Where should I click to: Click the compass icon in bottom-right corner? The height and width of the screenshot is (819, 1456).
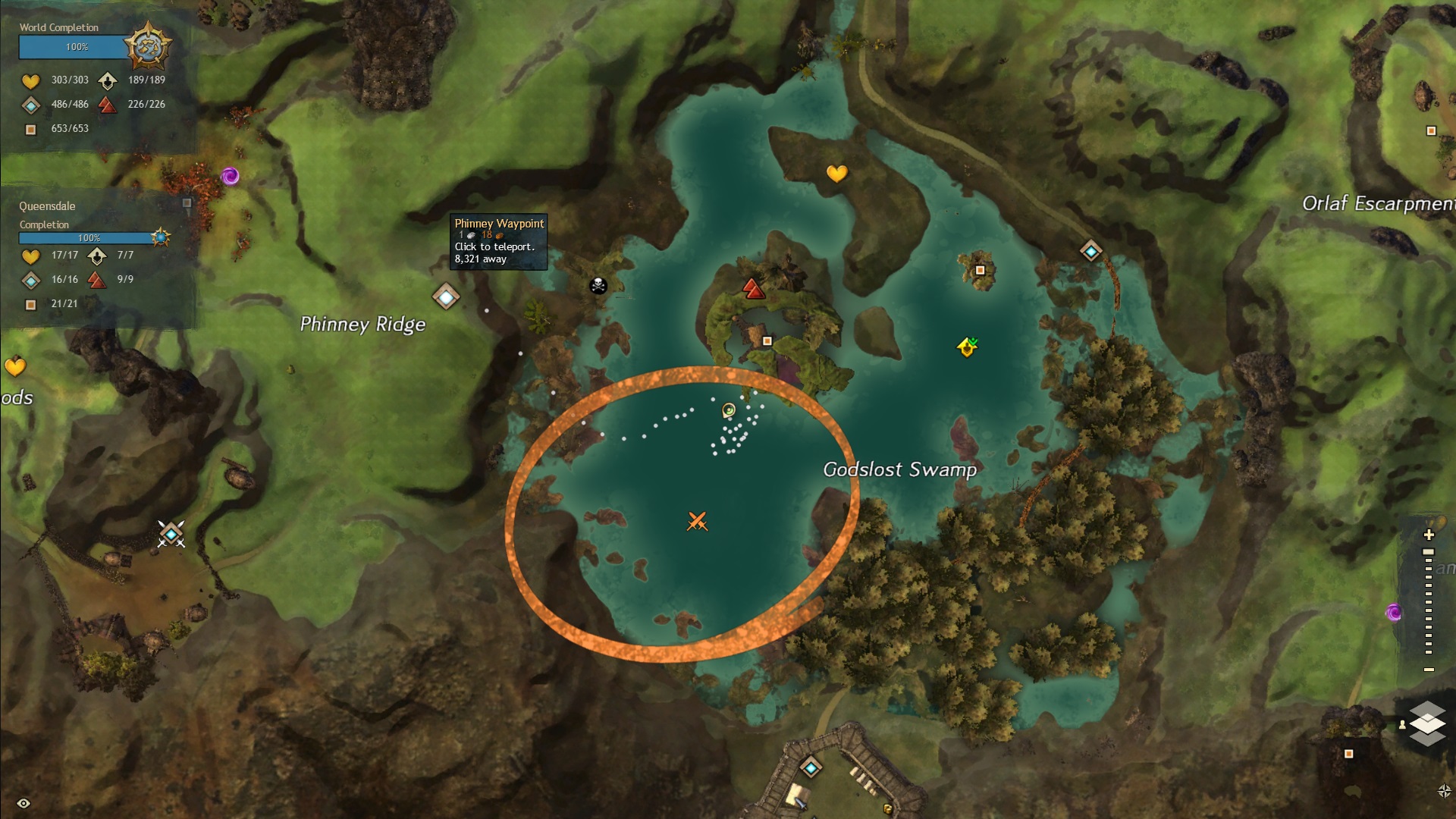(x=1444, y=791)
